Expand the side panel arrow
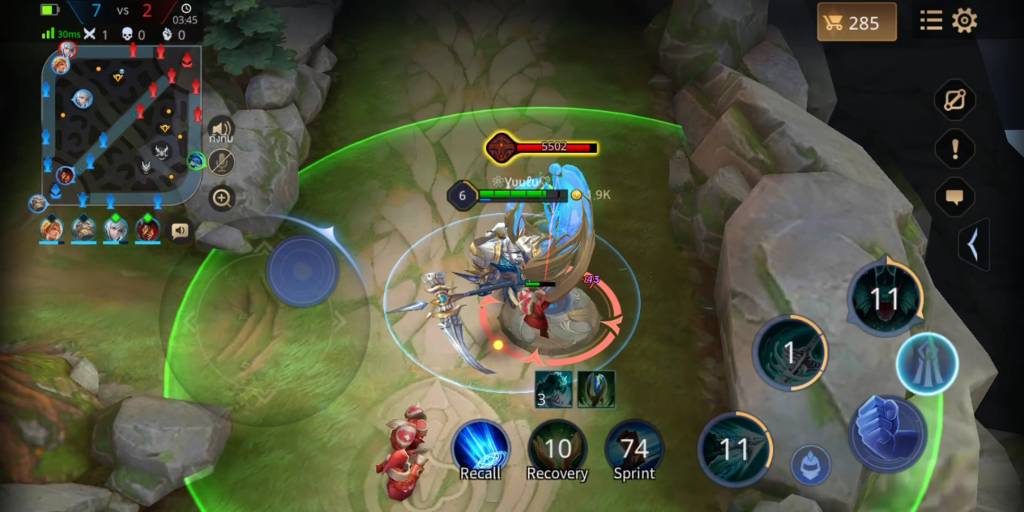This screenshot has width=1024, height=512. pos(974,245)
